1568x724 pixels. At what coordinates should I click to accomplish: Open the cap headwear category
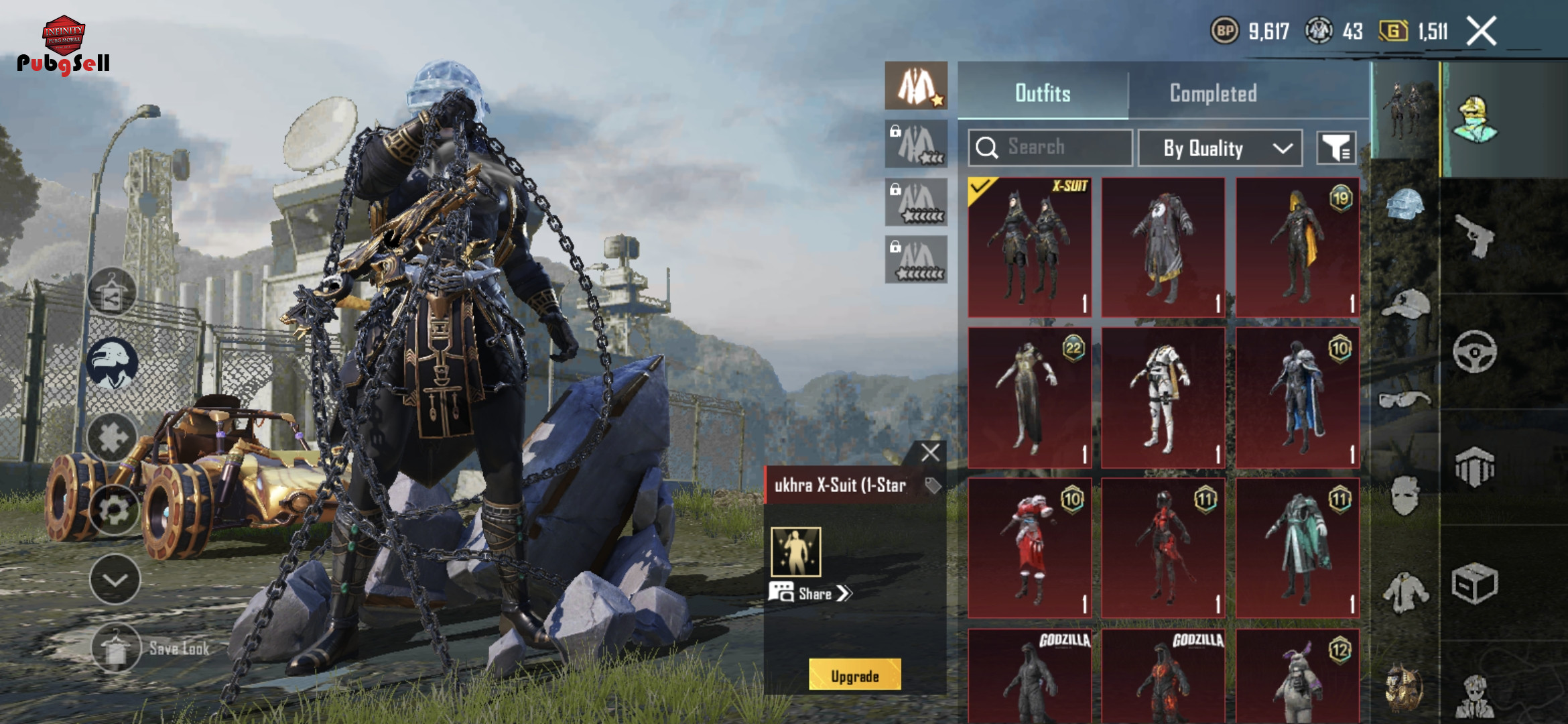click(x=1404, y=304)
